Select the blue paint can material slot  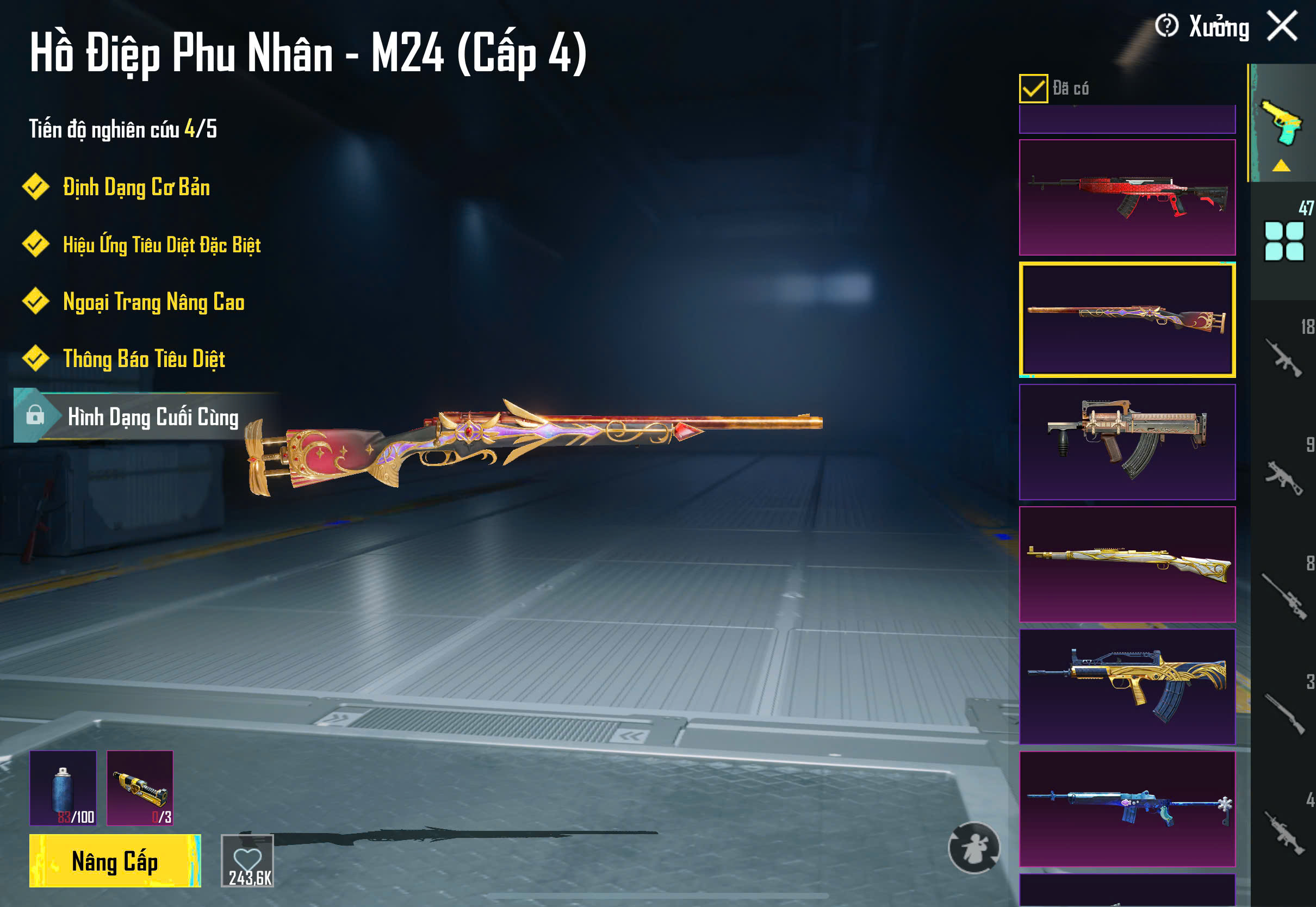[63, 788]
